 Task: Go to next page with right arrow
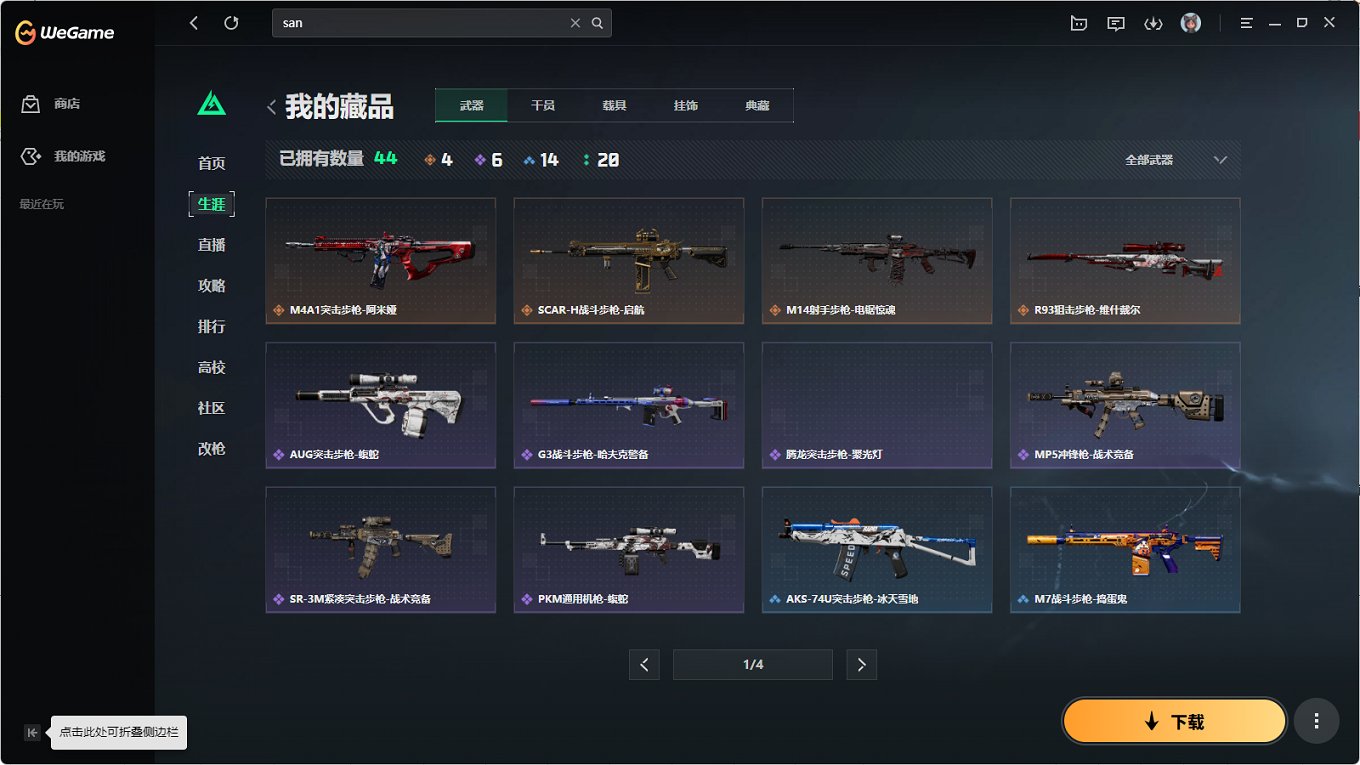click(861, 664)
